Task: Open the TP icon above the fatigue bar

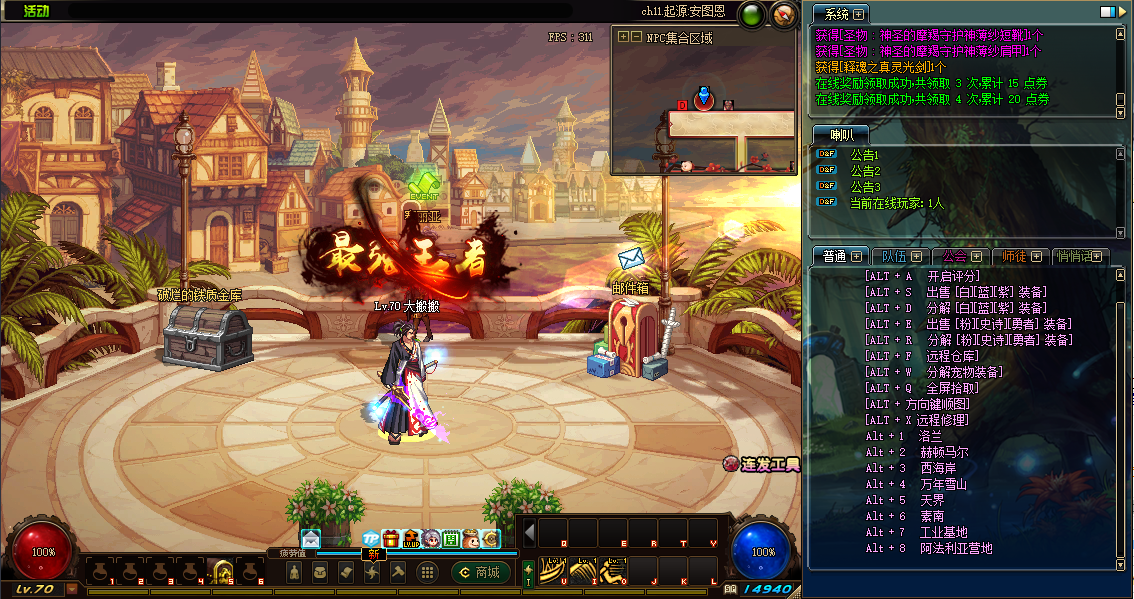Action: pyautogui.click(x=371, y=539)
